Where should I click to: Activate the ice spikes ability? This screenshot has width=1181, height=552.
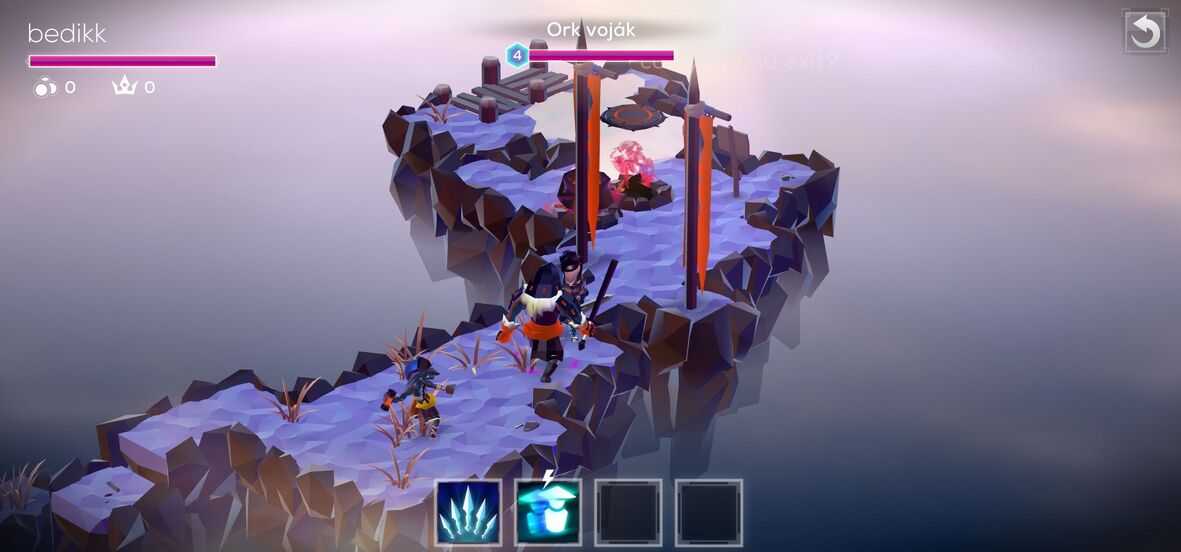click(469, 512)
